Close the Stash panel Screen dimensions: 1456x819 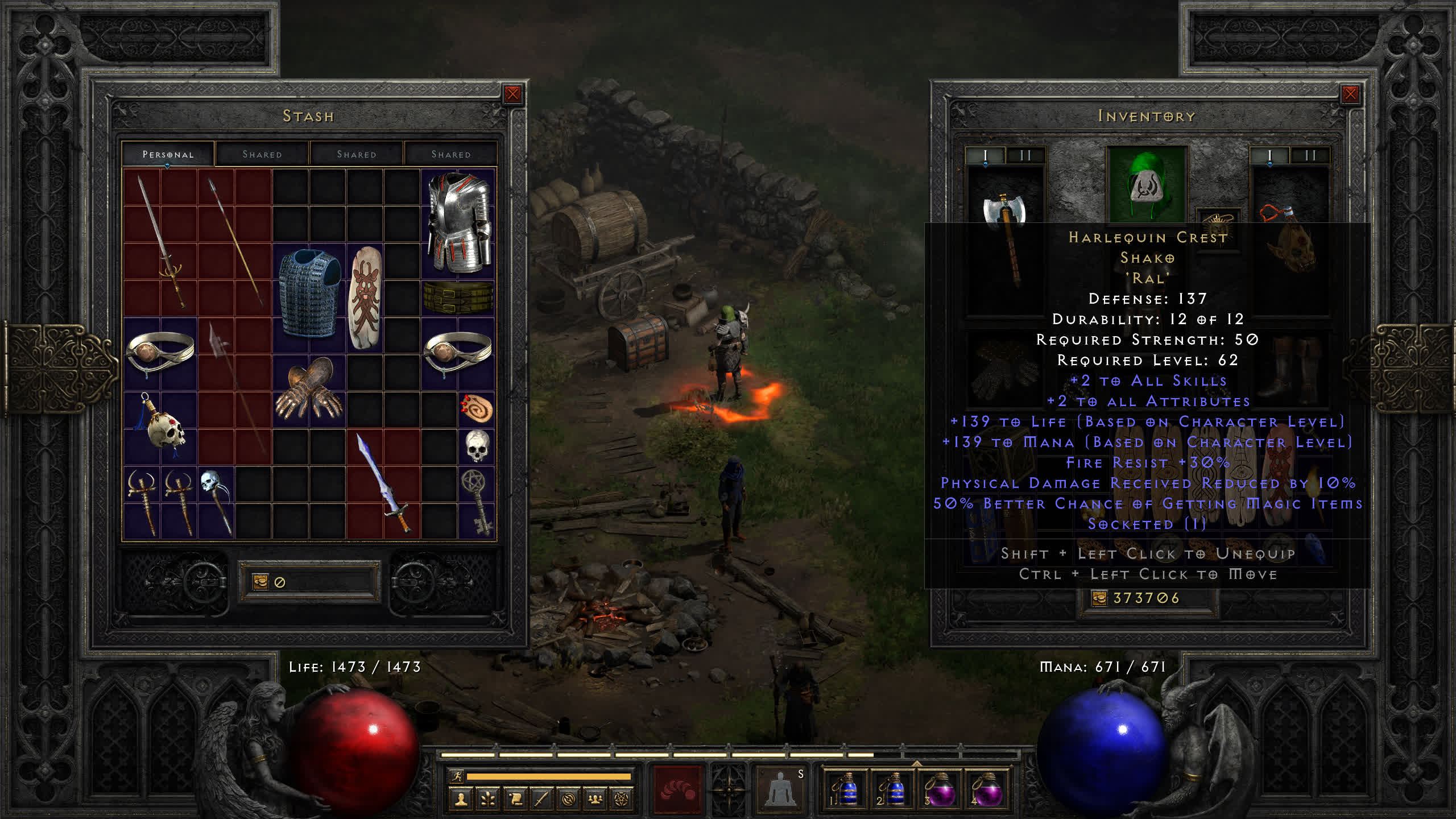pos(512,94)
